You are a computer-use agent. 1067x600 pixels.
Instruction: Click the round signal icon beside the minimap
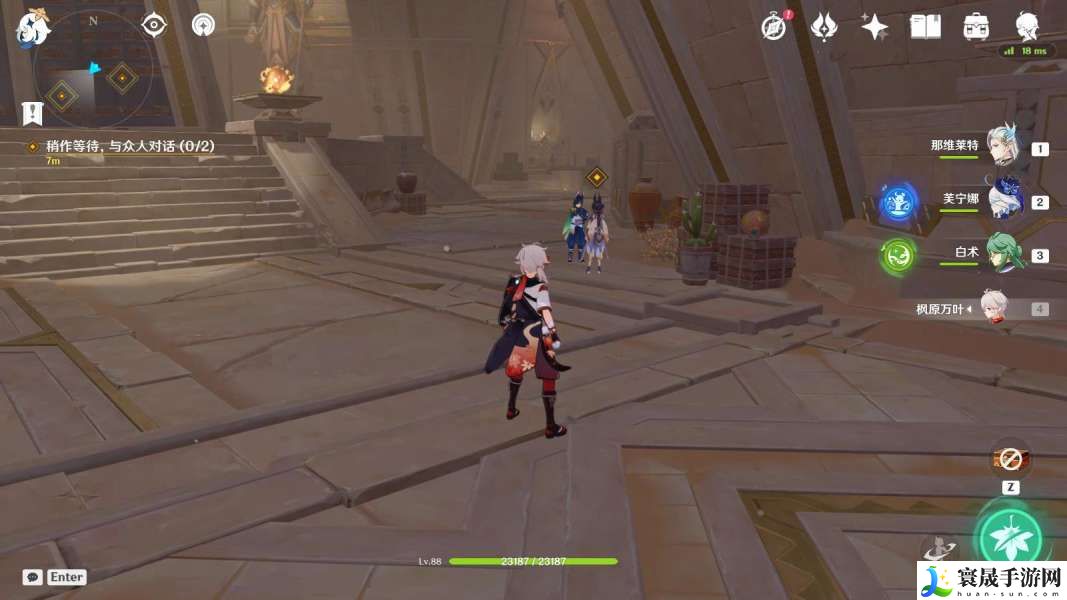pos(204,25)
